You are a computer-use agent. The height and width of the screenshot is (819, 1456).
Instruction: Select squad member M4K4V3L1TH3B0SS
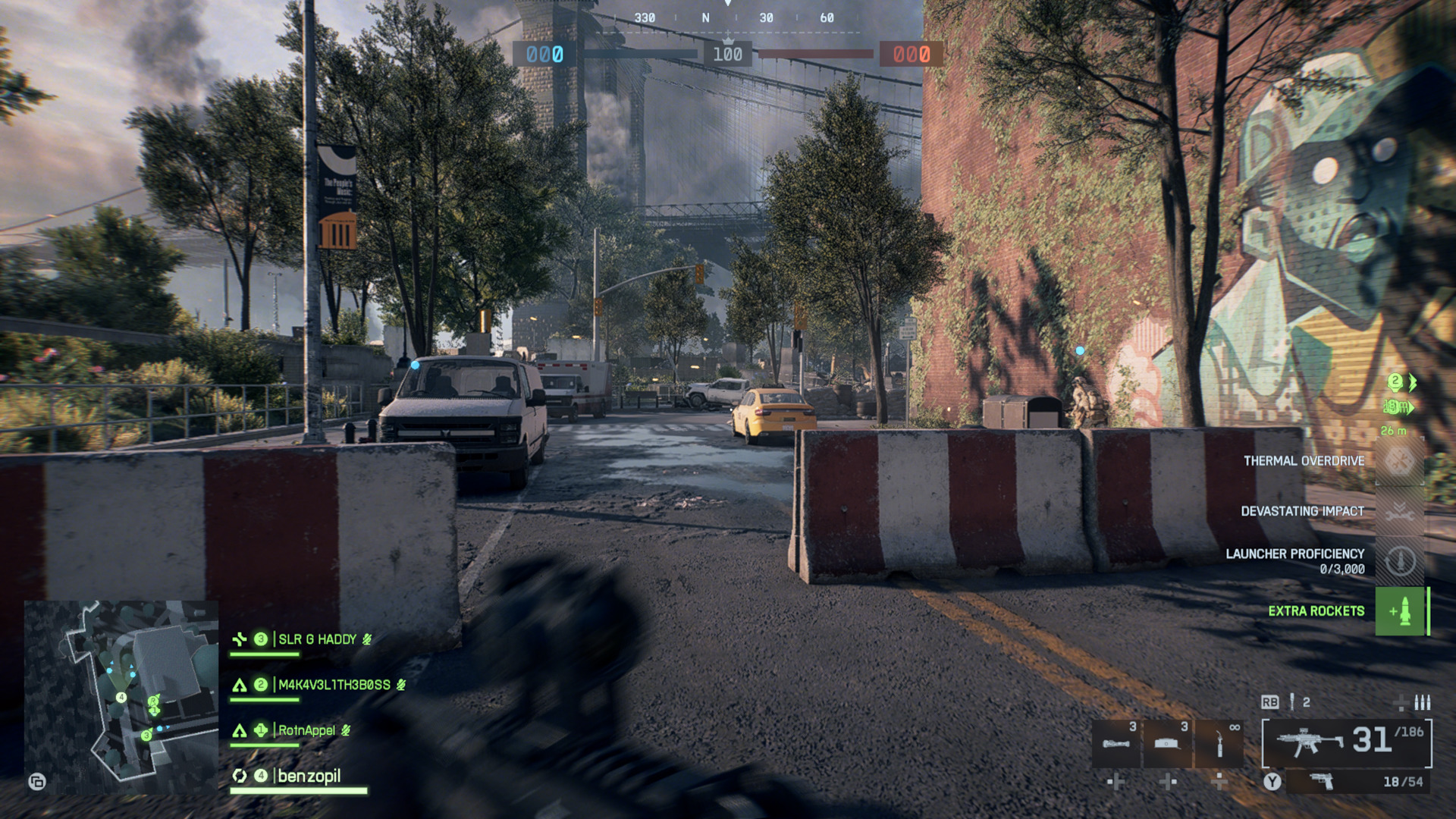coord(334,685)
